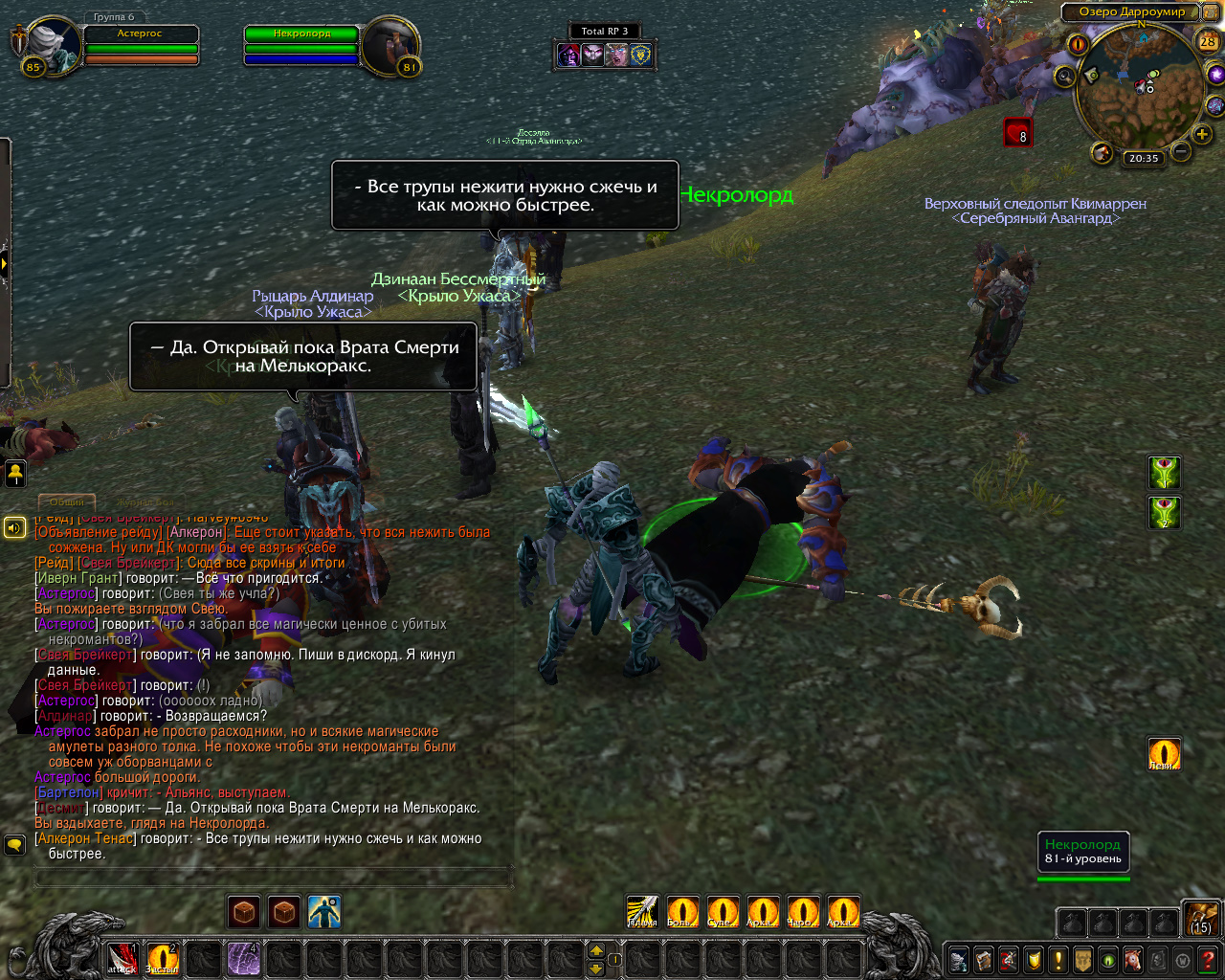The width and height of the screenshot is (1225, 980).
Task: Activate the red attack ability slot
Action: click(122, 958)
